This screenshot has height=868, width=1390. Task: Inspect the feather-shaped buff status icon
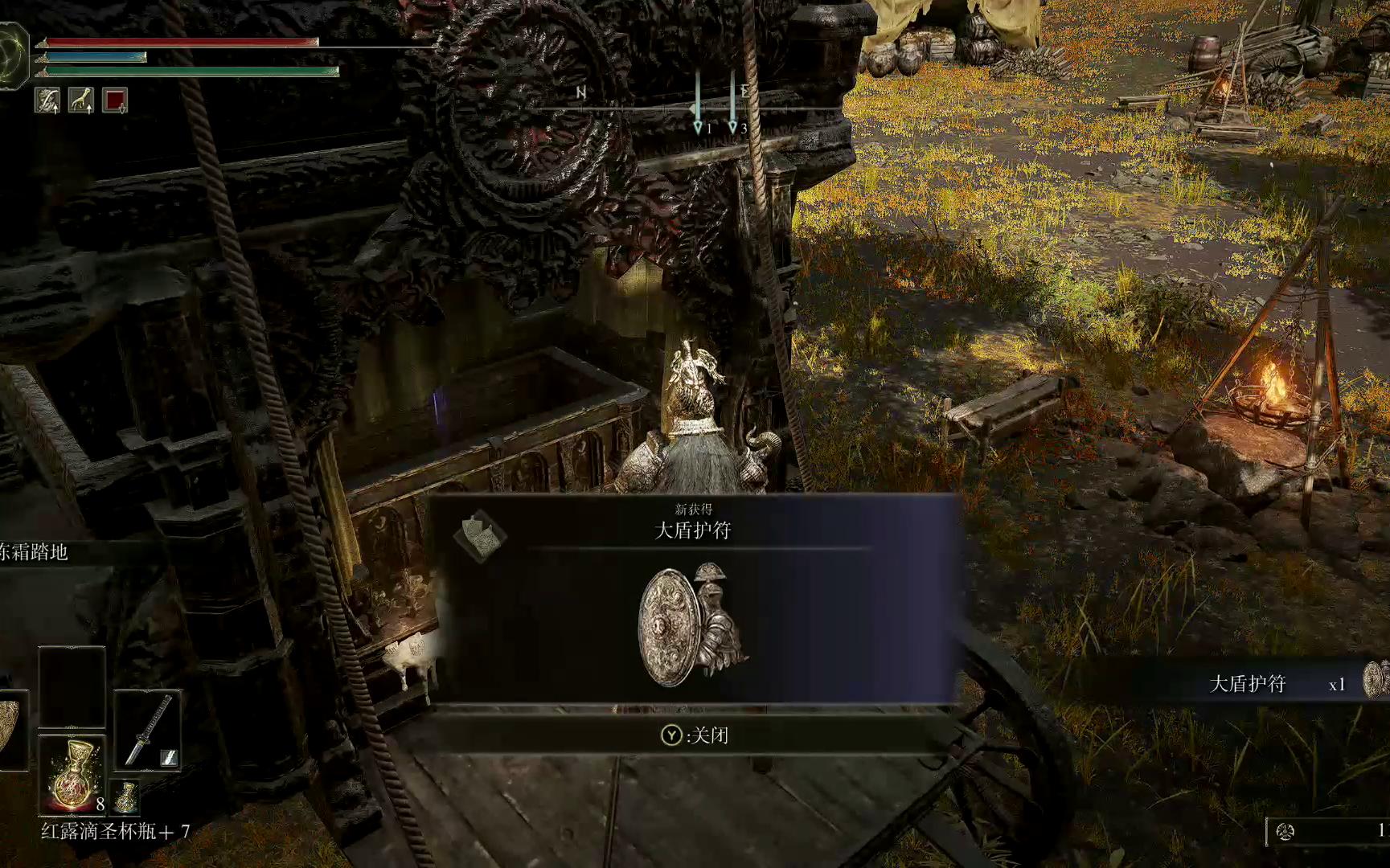(x=47, y=100)
